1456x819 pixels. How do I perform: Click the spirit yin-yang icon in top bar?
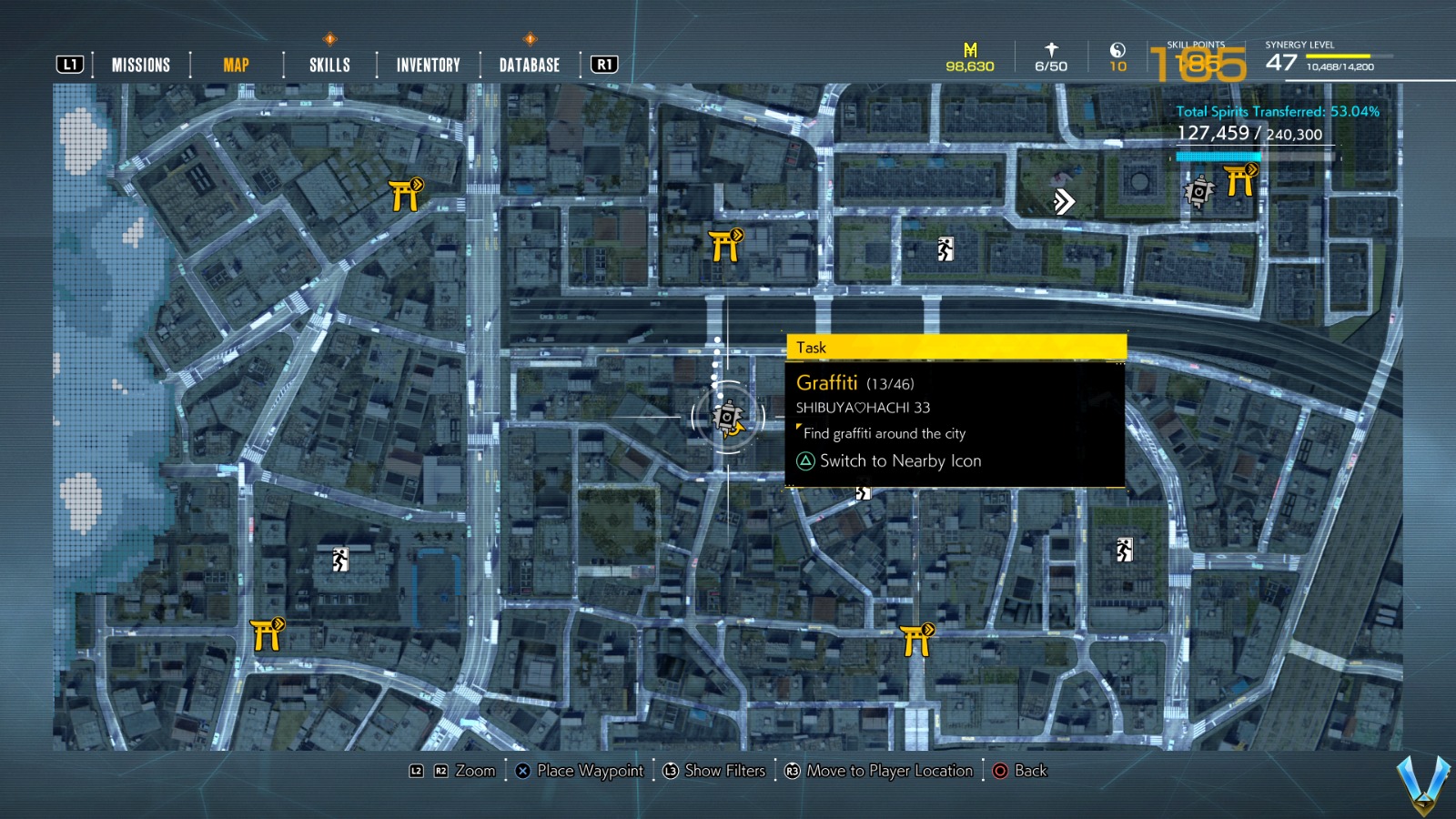[x=1120, y=50]
